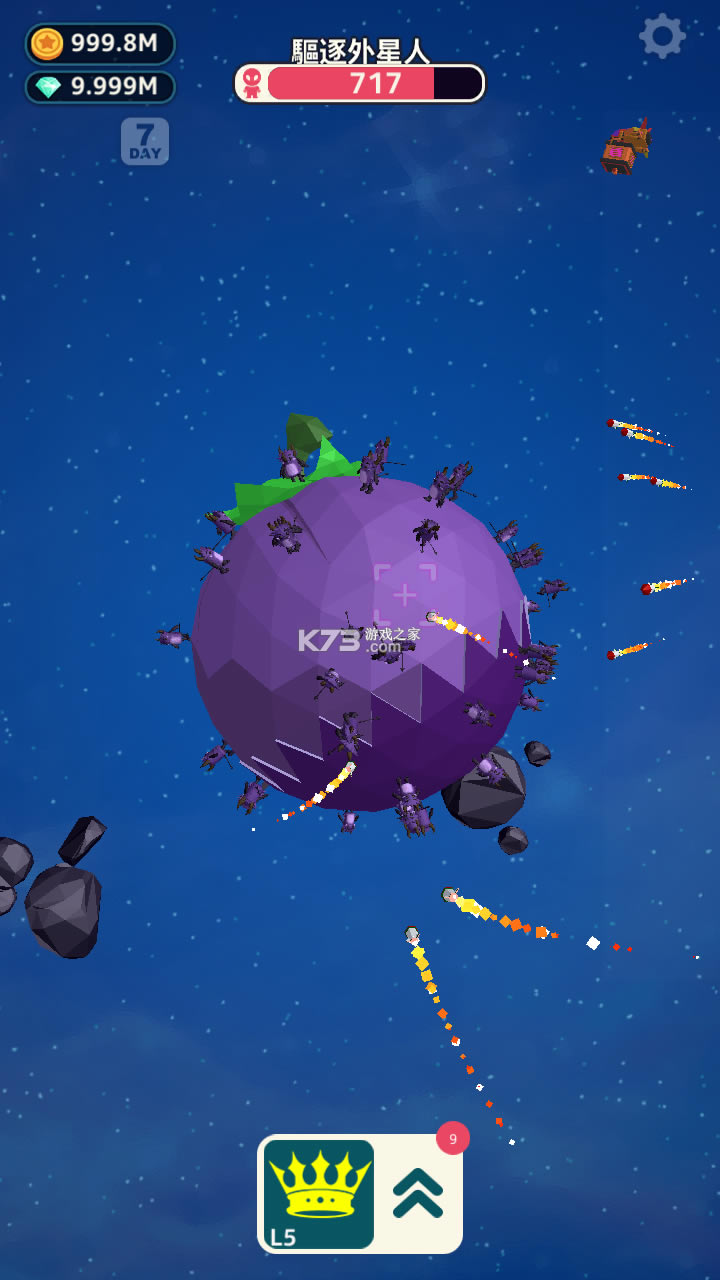
Task: Open upgrades with the double-chevron button
Action: [418, 1194]
